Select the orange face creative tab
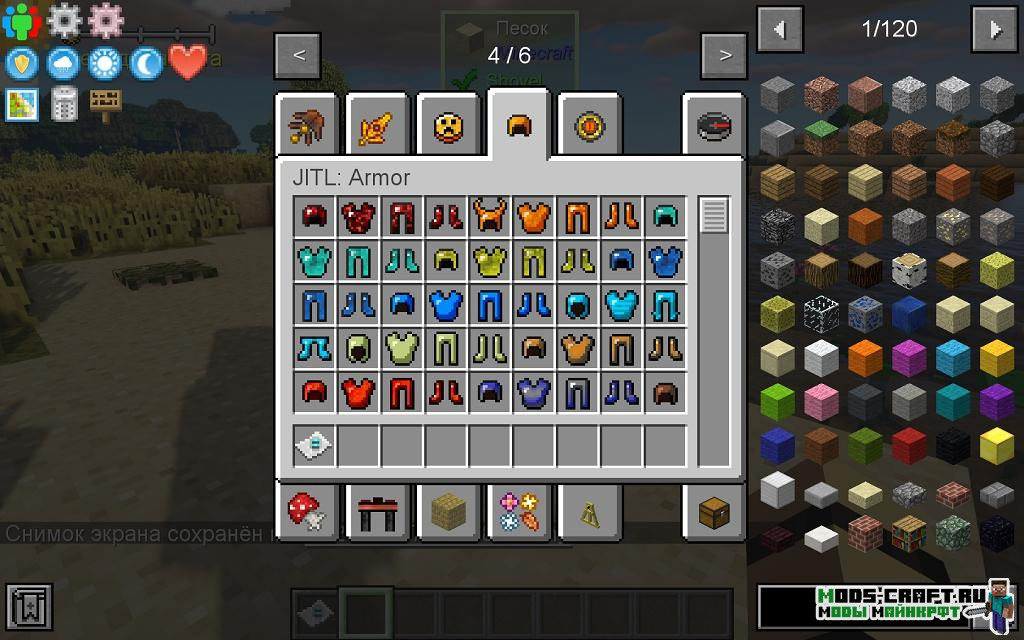 click(x=447, y=126)
